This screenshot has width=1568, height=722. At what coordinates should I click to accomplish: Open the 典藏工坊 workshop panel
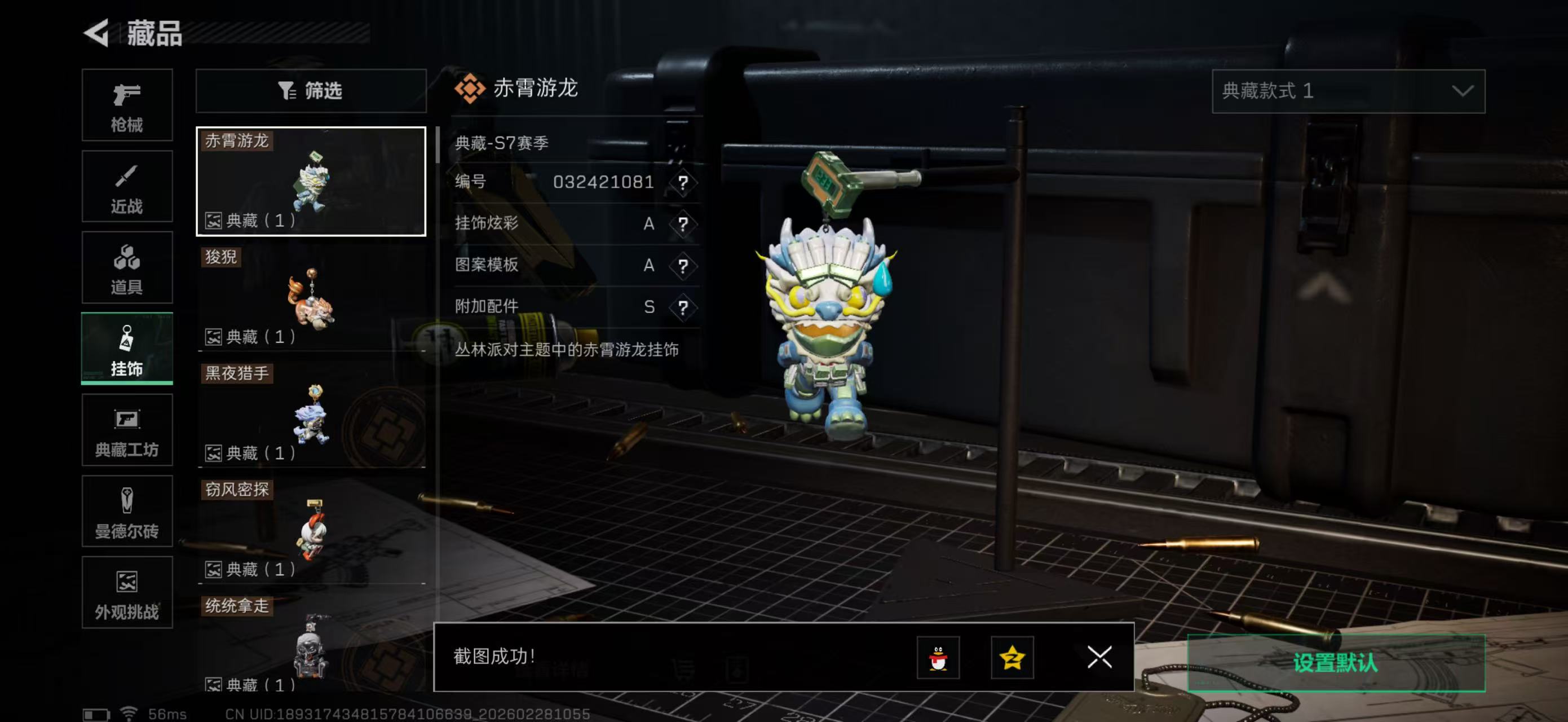127,430
